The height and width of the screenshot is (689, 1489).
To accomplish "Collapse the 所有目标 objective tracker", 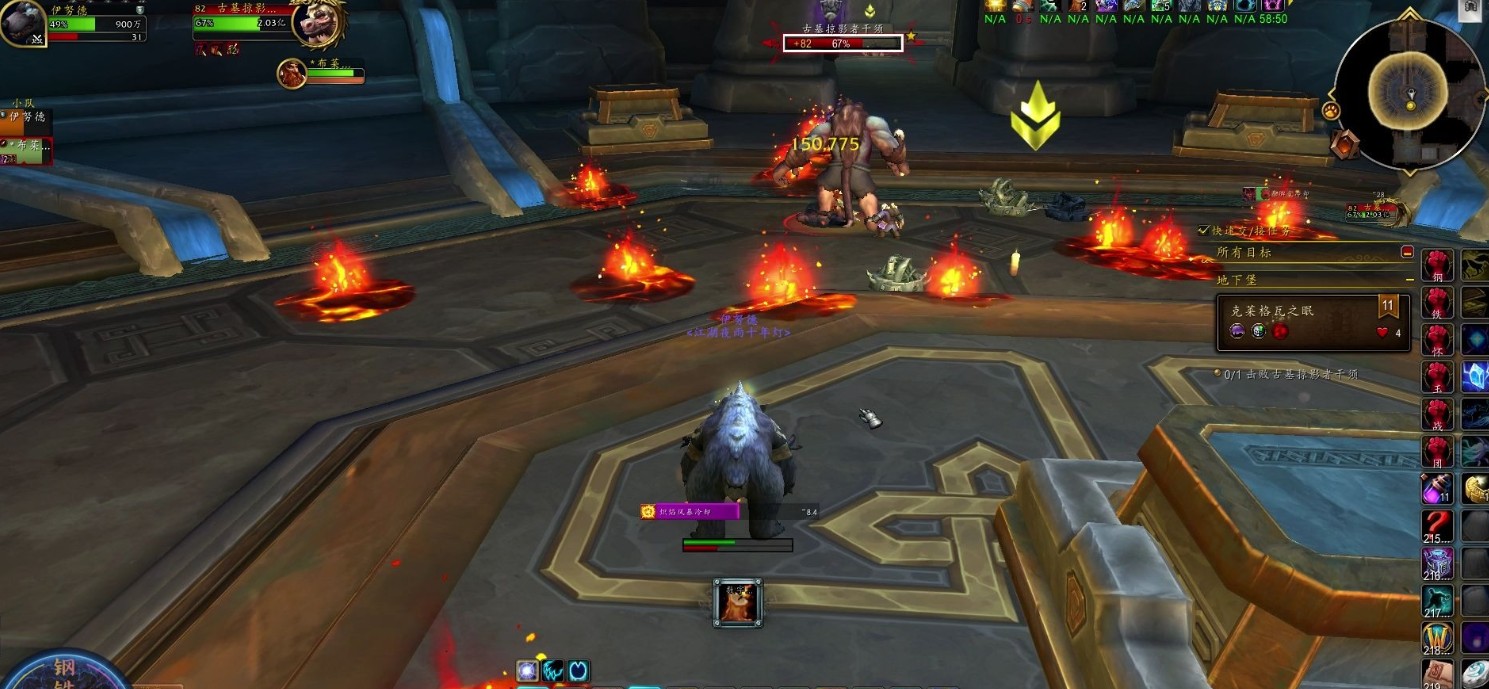I will [1407, 253].
